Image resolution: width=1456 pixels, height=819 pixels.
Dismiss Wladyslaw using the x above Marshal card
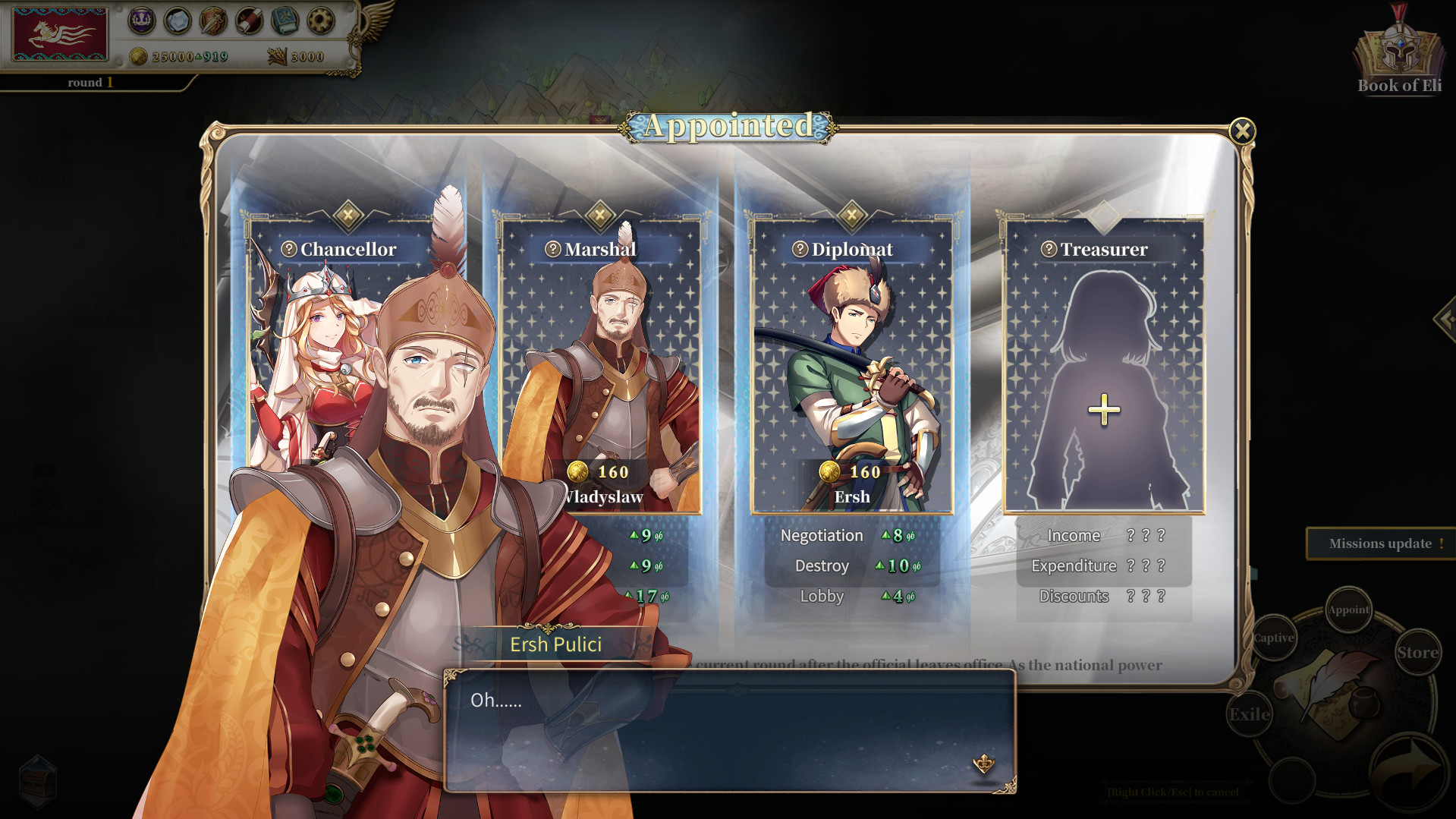600,215
